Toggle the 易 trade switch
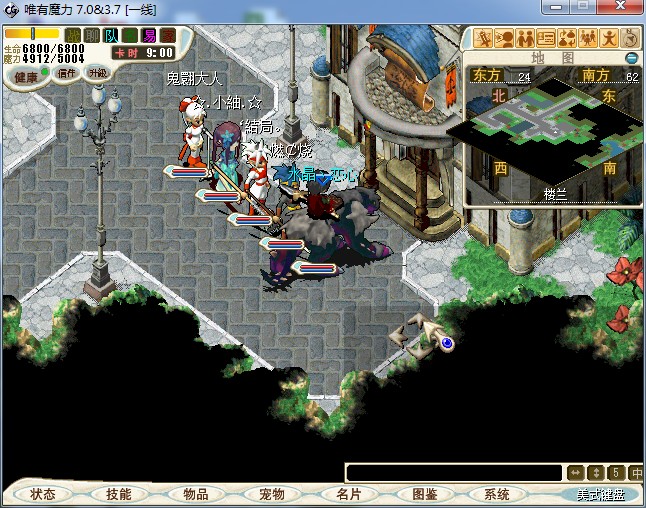646x508 pixels. [x=148, y=36]
